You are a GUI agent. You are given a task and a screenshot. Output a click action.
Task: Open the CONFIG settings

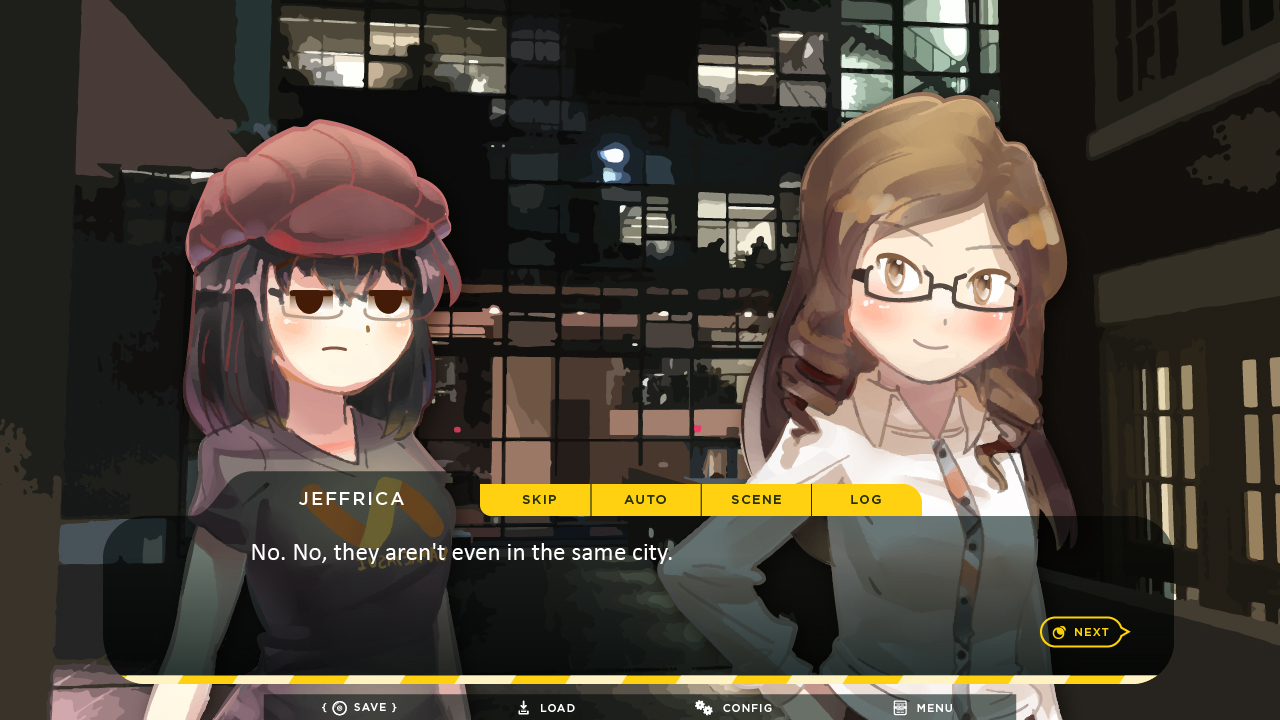point(735,708)
